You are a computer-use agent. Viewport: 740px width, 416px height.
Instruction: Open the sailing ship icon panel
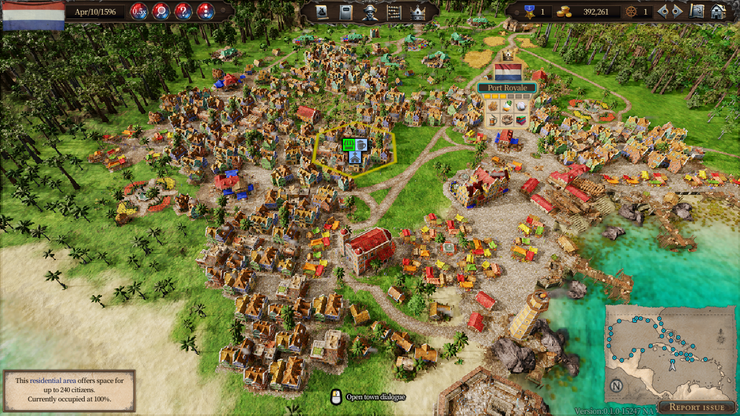(x=321, y=12)
